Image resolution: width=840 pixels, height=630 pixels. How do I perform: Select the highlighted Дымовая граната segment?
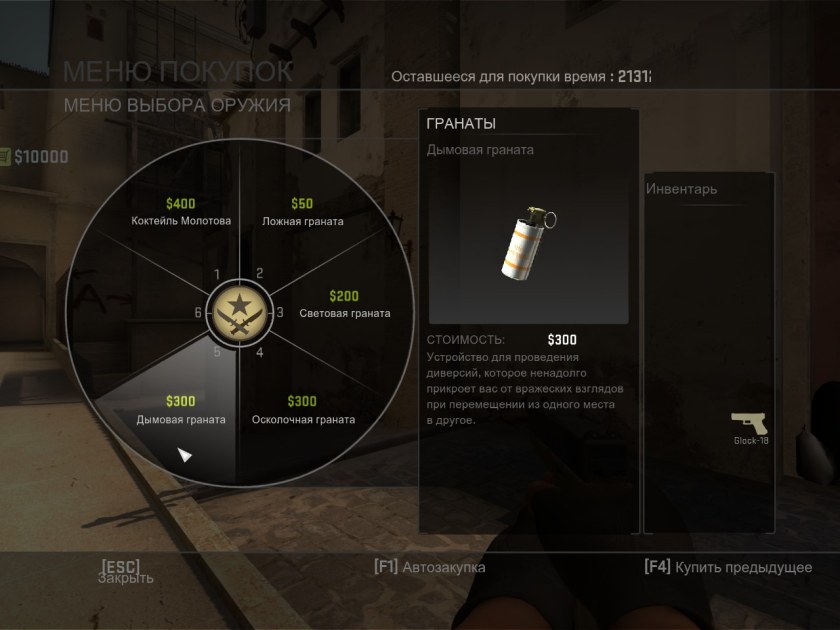181,410
